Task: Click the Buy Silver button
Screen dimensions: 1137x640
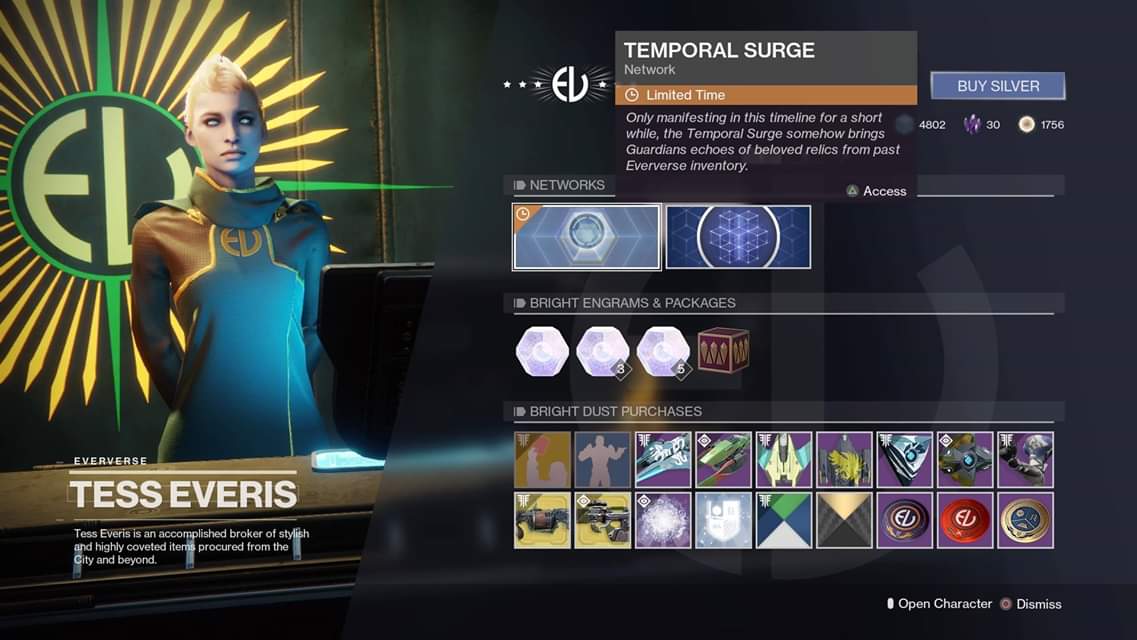Action: pyautogui.click(x=997, y=86)
